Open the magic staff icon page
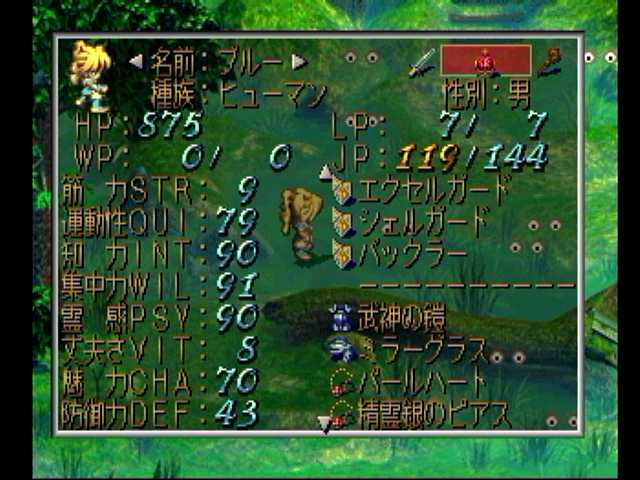640x480 pixels. (x=549, y=61)
